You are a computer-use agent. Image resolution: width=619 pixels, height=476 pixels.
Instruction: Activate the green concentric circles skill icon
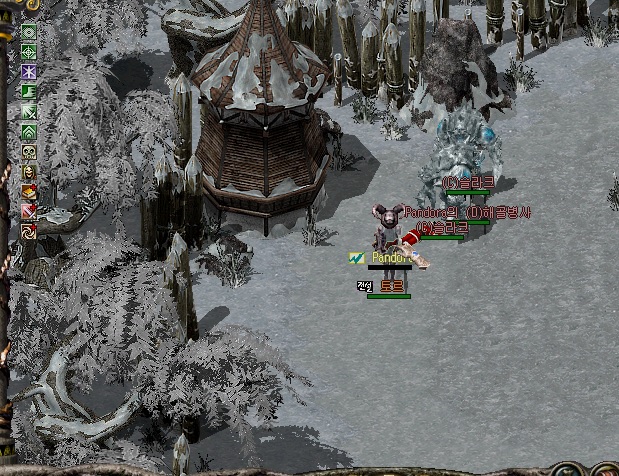tap(29, 31)
